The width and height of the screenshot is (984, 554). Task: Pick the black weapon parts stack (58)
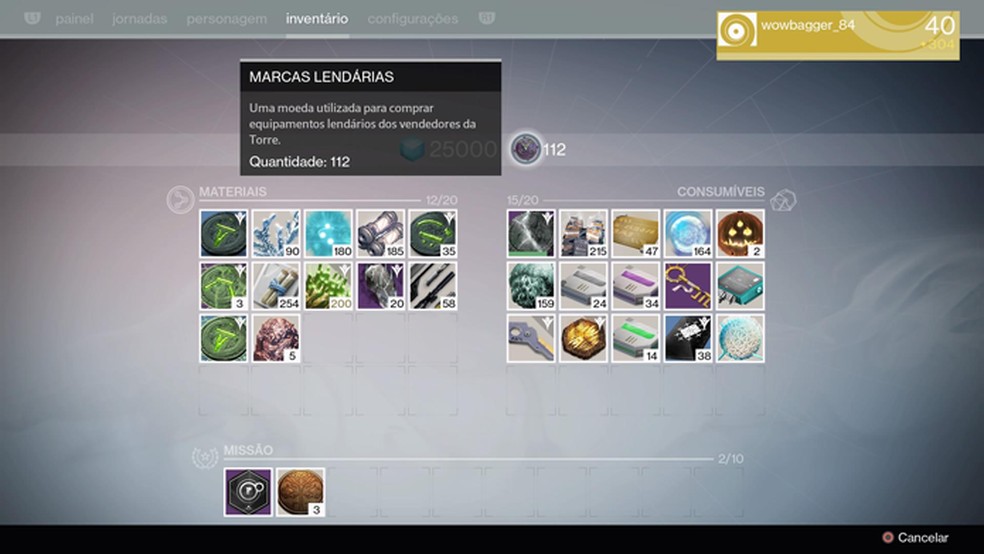(x=432, y=286)
